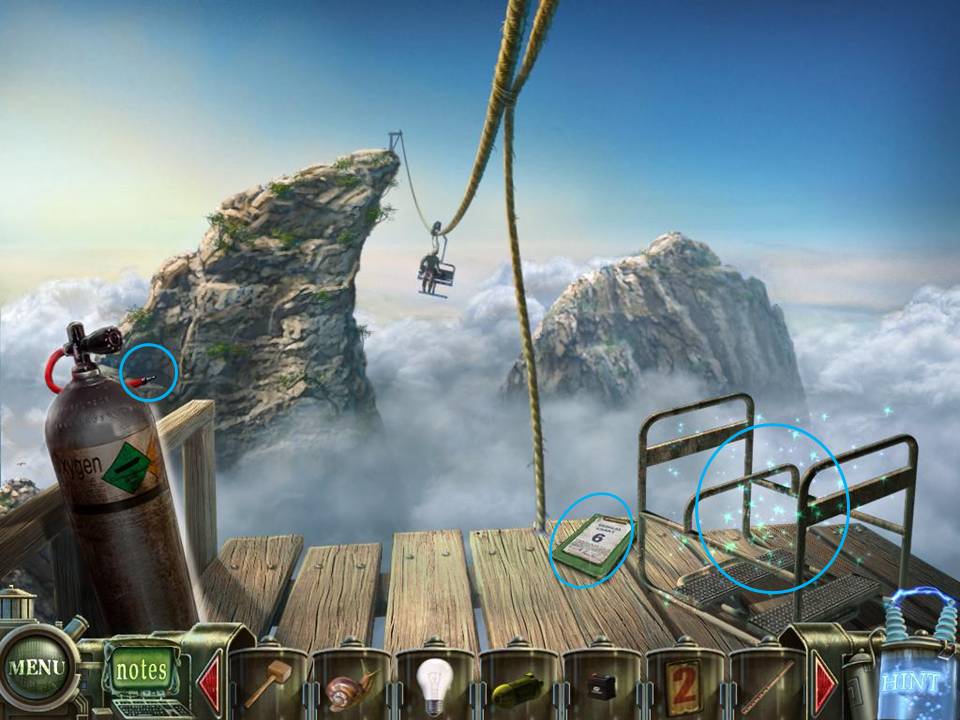The image size is (960, 720).
Task: Pick the snail inventory item
Action: coord(351,687)
